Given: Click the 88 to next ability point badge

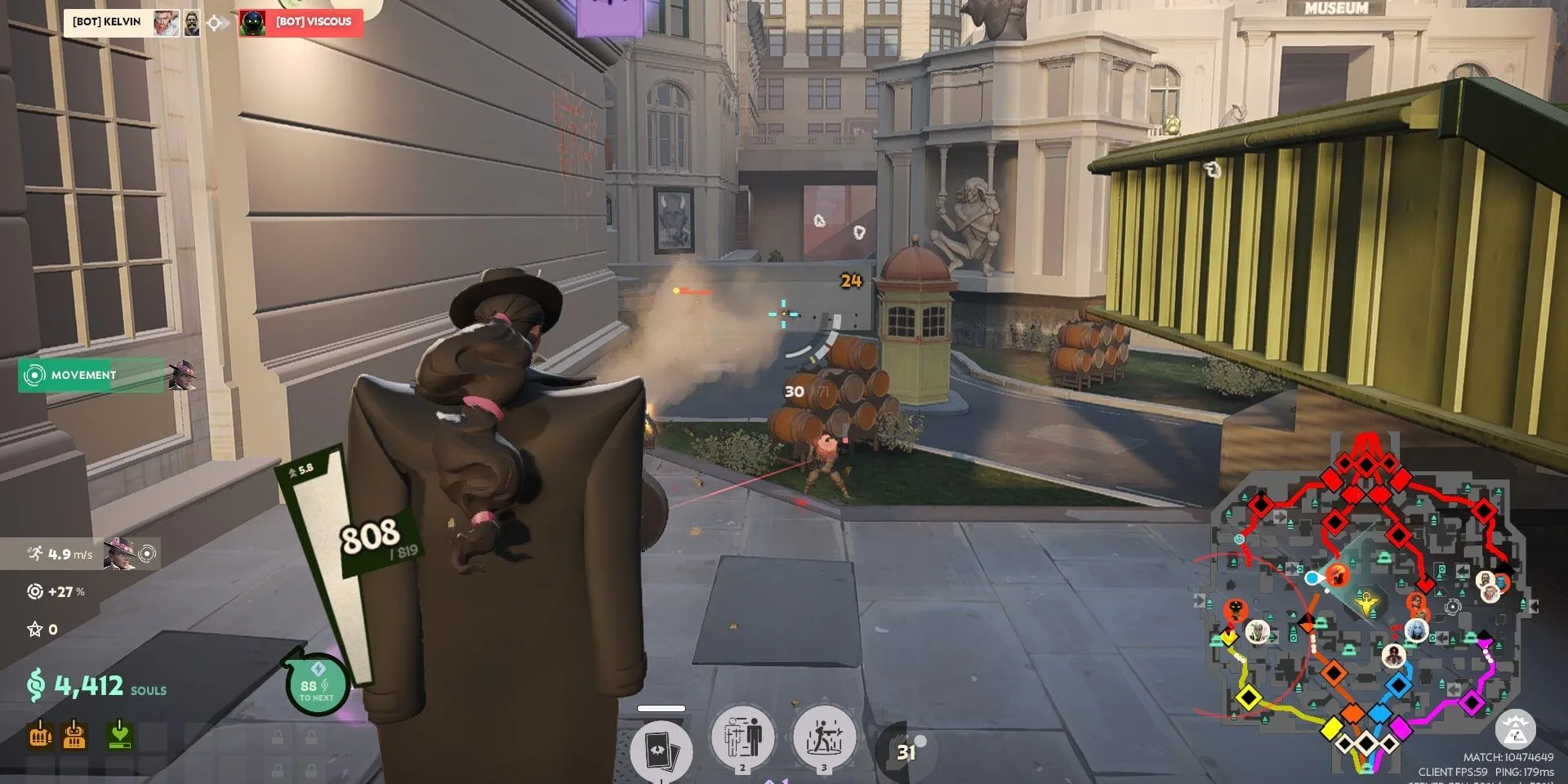Looking at the screenshot, I should pyautogui.click(x=316, y=687).
